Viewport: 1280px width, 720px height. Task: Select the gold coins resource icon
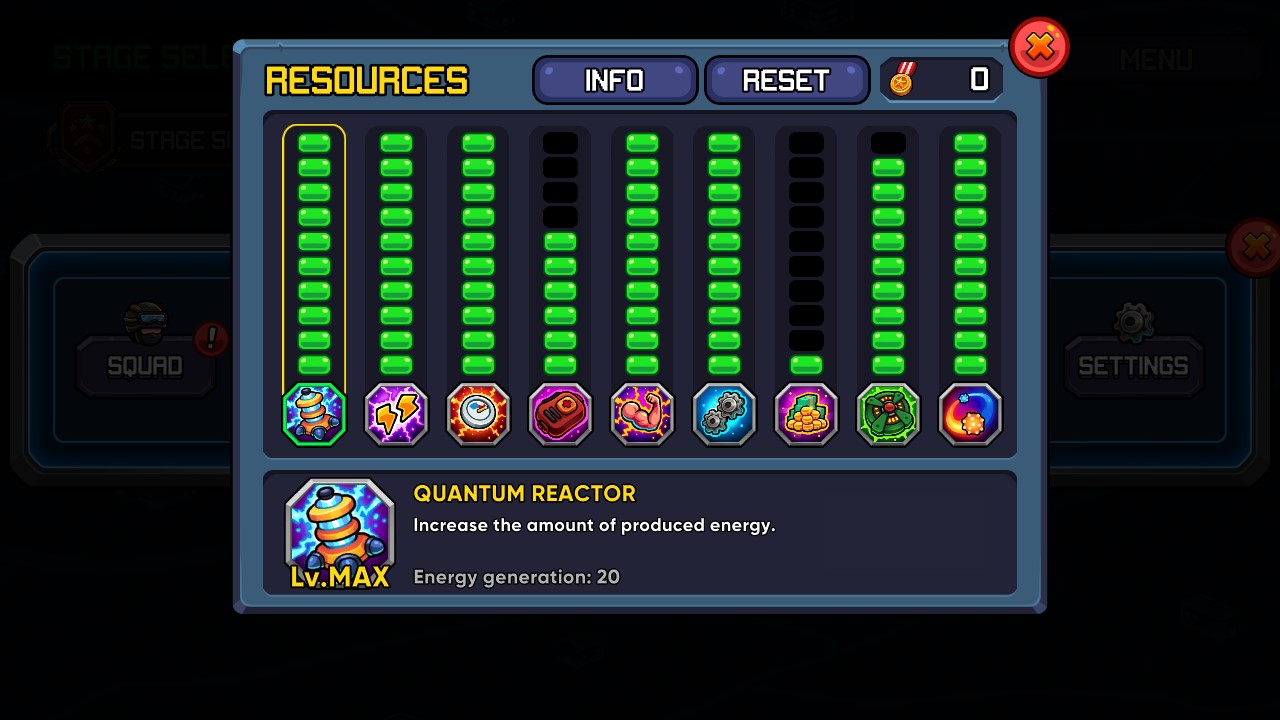click(806, 414)
